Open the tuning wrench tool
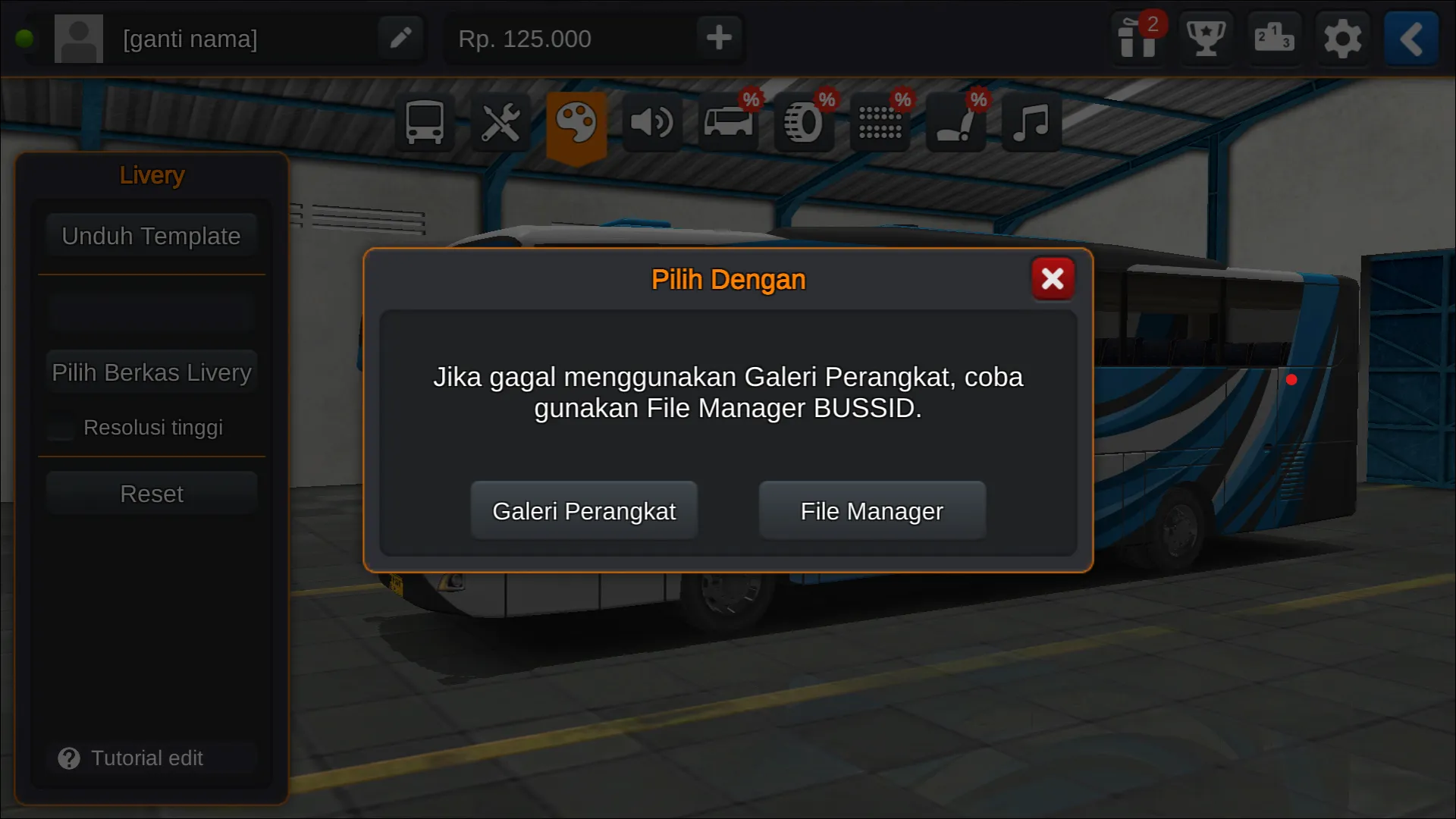The height and width of the screenshot is (819, 1456). point(500,123)
